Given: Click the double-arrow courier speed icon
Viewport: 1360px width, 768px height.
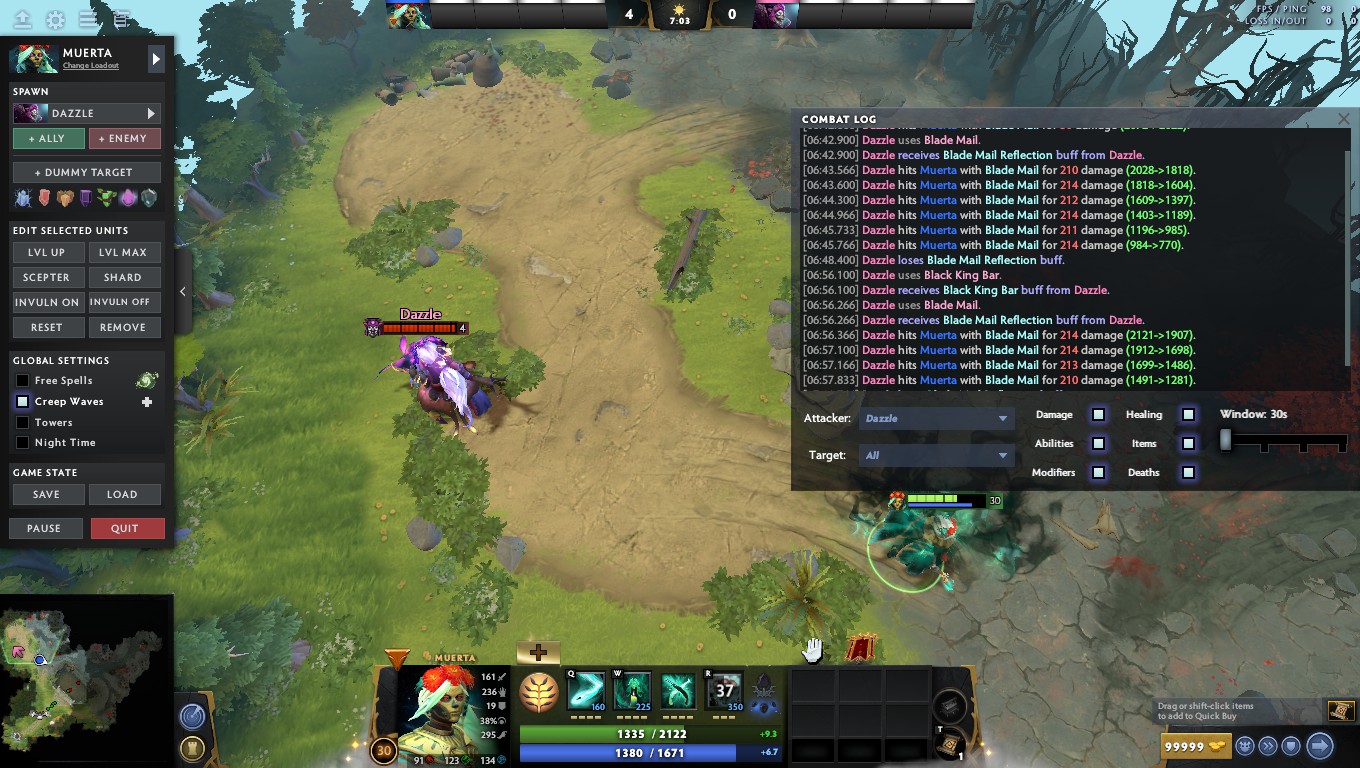Looking at the screenshot, I should click(x=1267, y=745).
